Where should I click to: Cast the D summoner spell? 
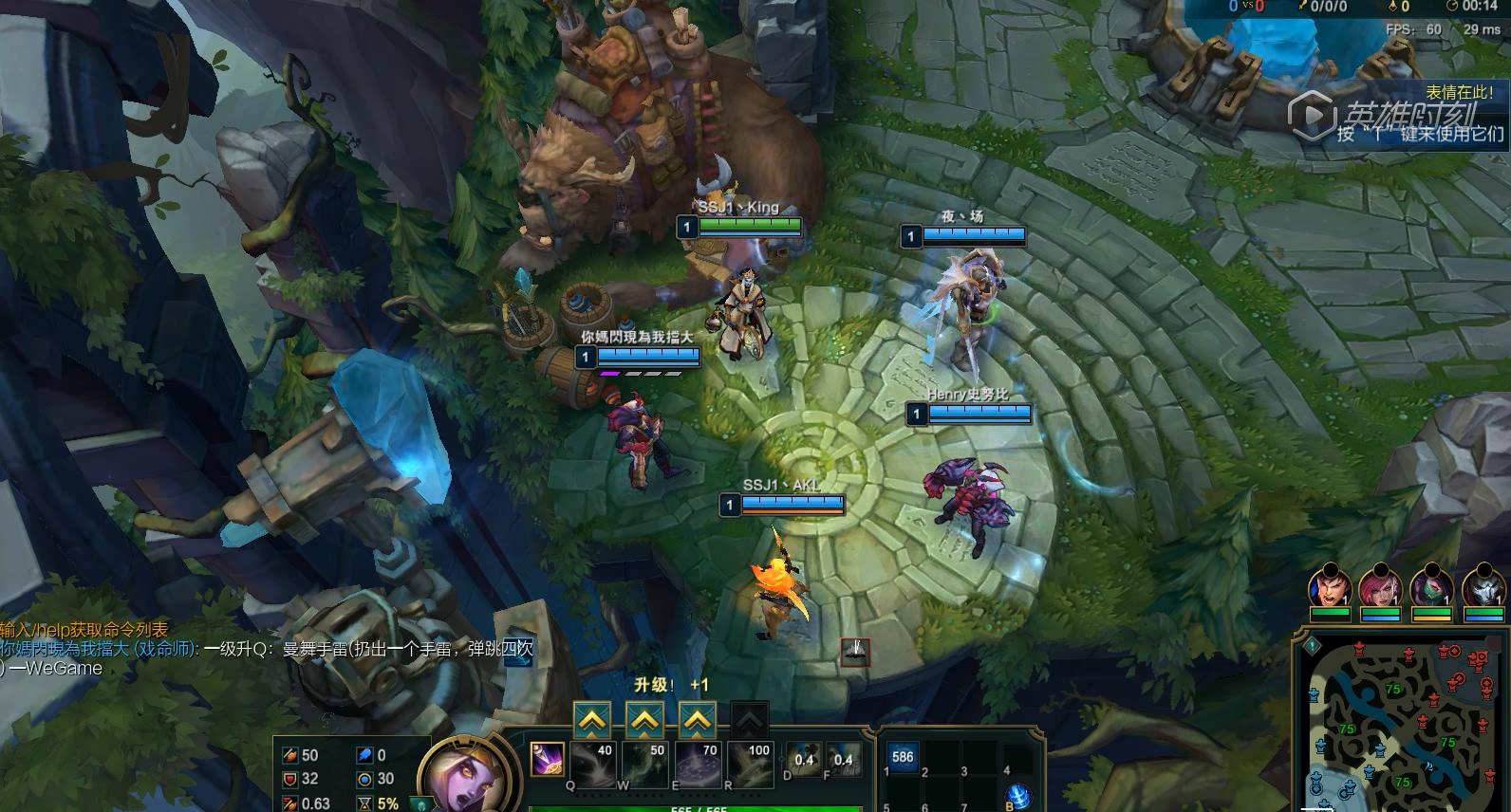click(803, 760)
